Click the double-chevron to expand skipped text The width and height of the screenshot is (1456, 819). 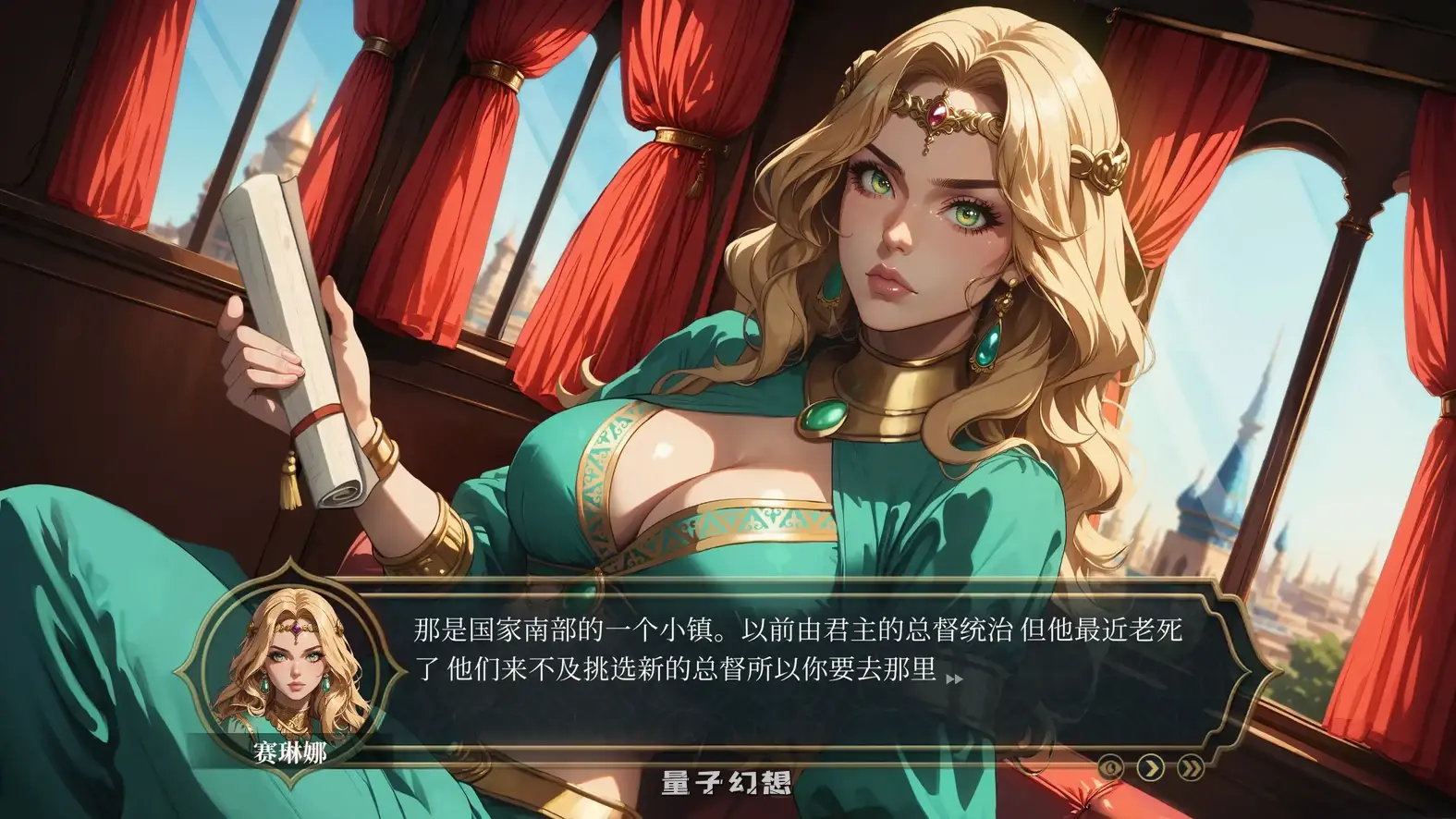coord(1192,767)
